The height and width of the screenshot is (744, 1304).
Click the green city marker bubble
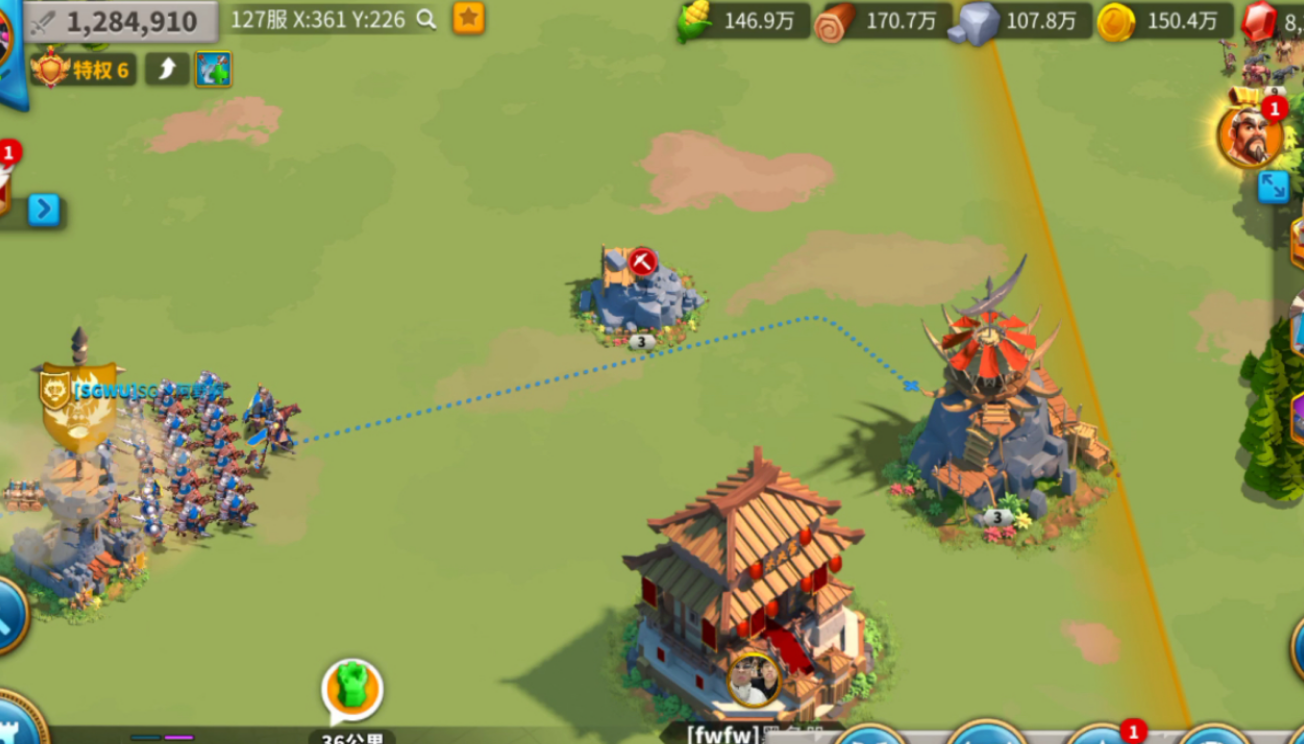352,688
